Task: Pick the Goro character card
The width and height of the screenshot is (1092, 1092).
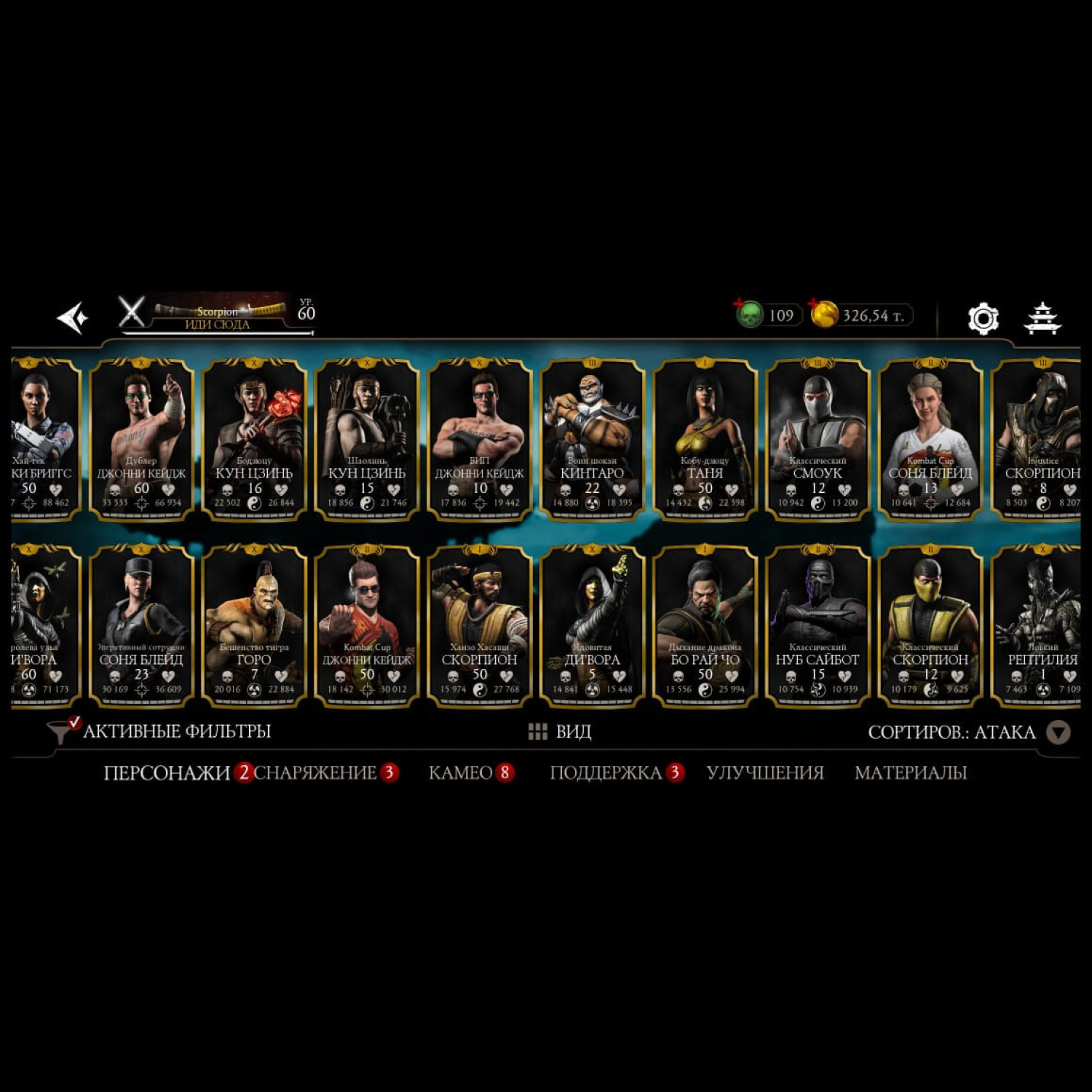Action: coord(254,625)
